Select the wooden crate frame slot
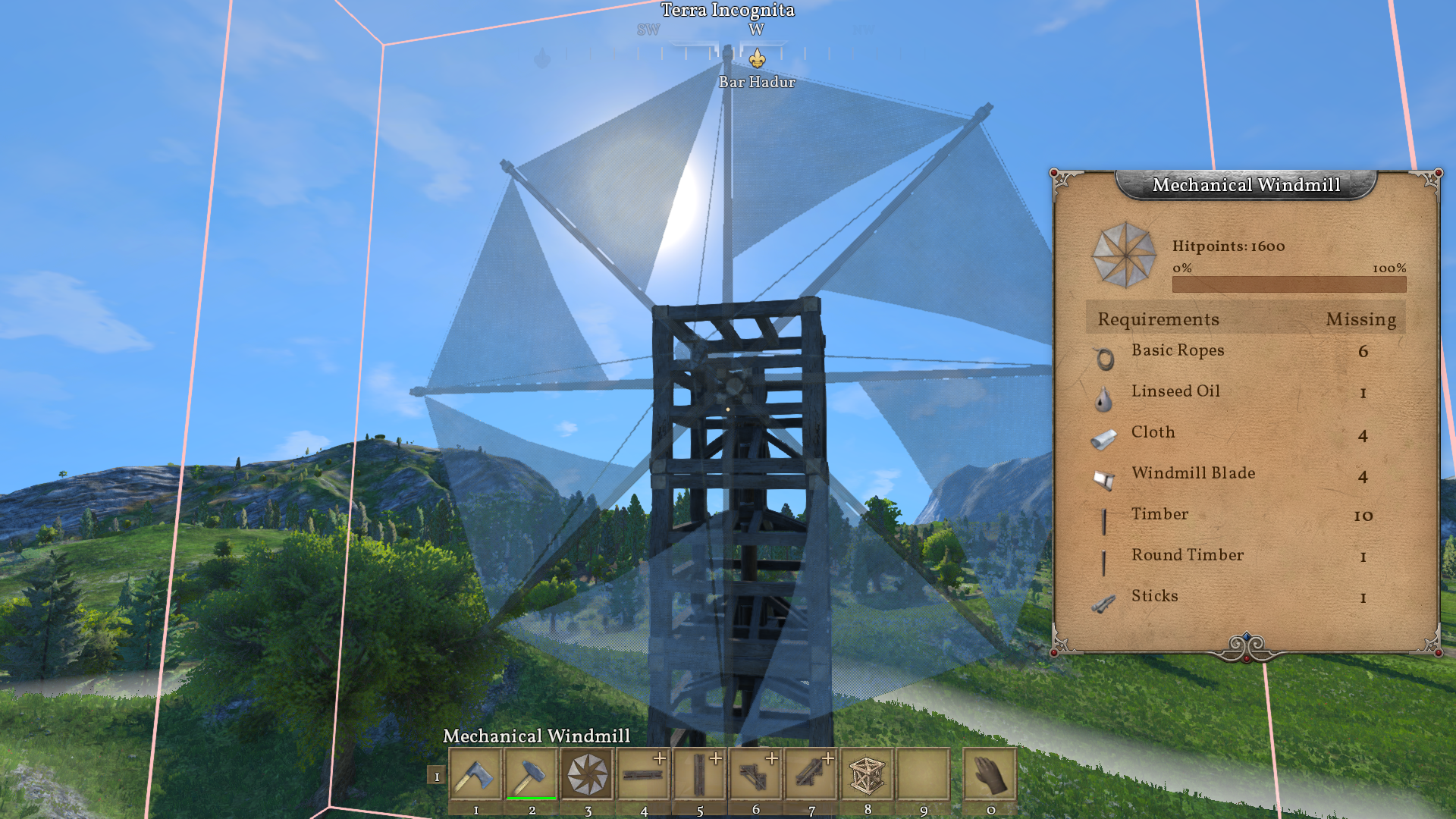 pyautogui.click(x=868, y=774)
